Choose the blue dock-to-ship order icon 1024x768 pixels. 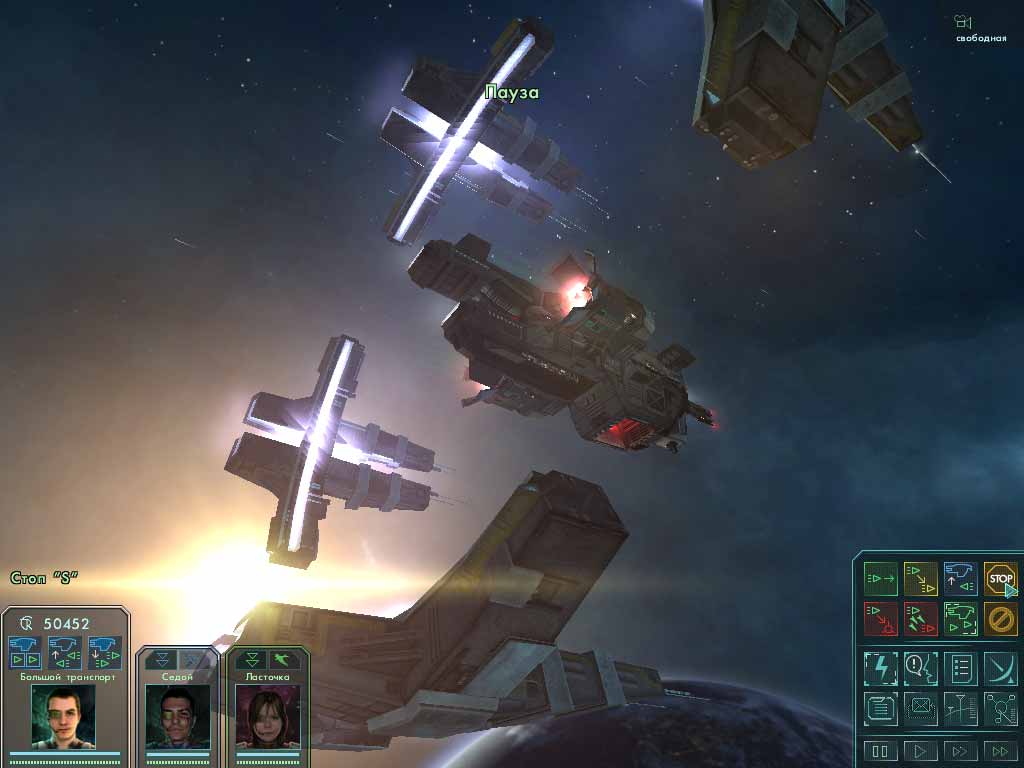[960, 578]
